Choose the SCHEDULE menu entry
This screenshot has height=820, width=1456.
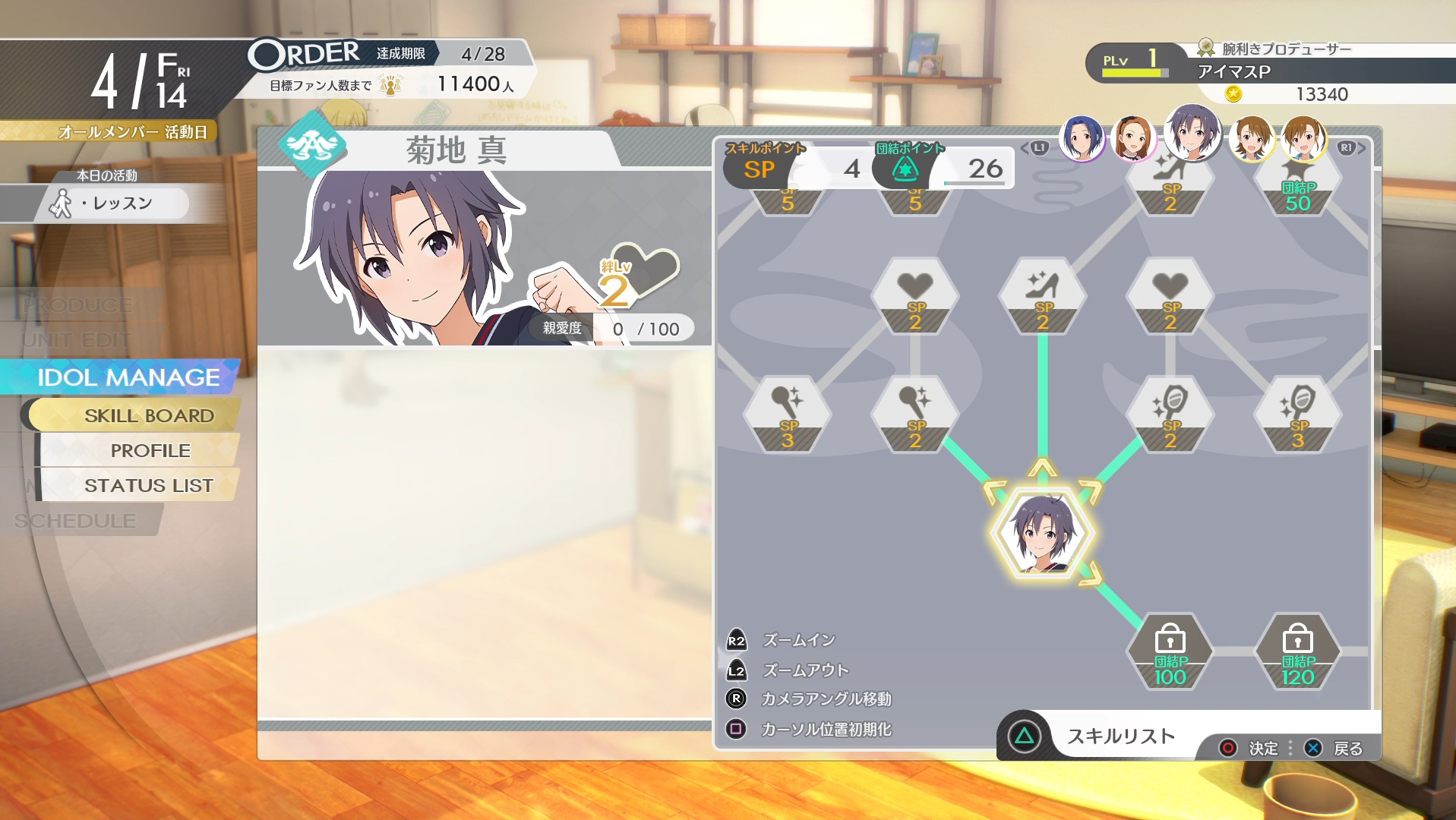[x=75, y=521]
